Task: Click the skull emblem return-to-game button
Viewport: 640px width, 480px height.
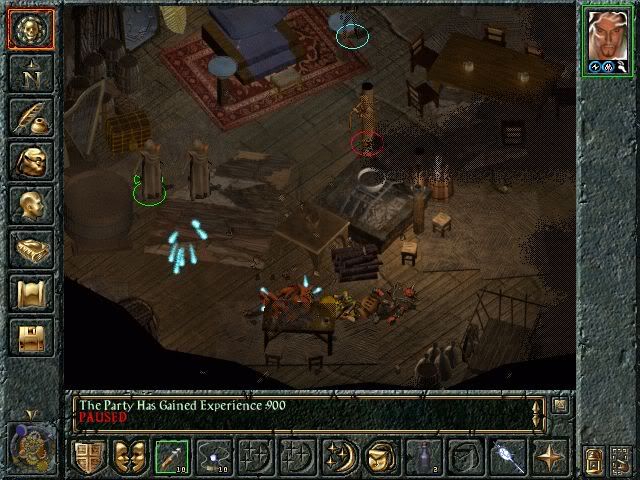Action: [x=29, y=30]
